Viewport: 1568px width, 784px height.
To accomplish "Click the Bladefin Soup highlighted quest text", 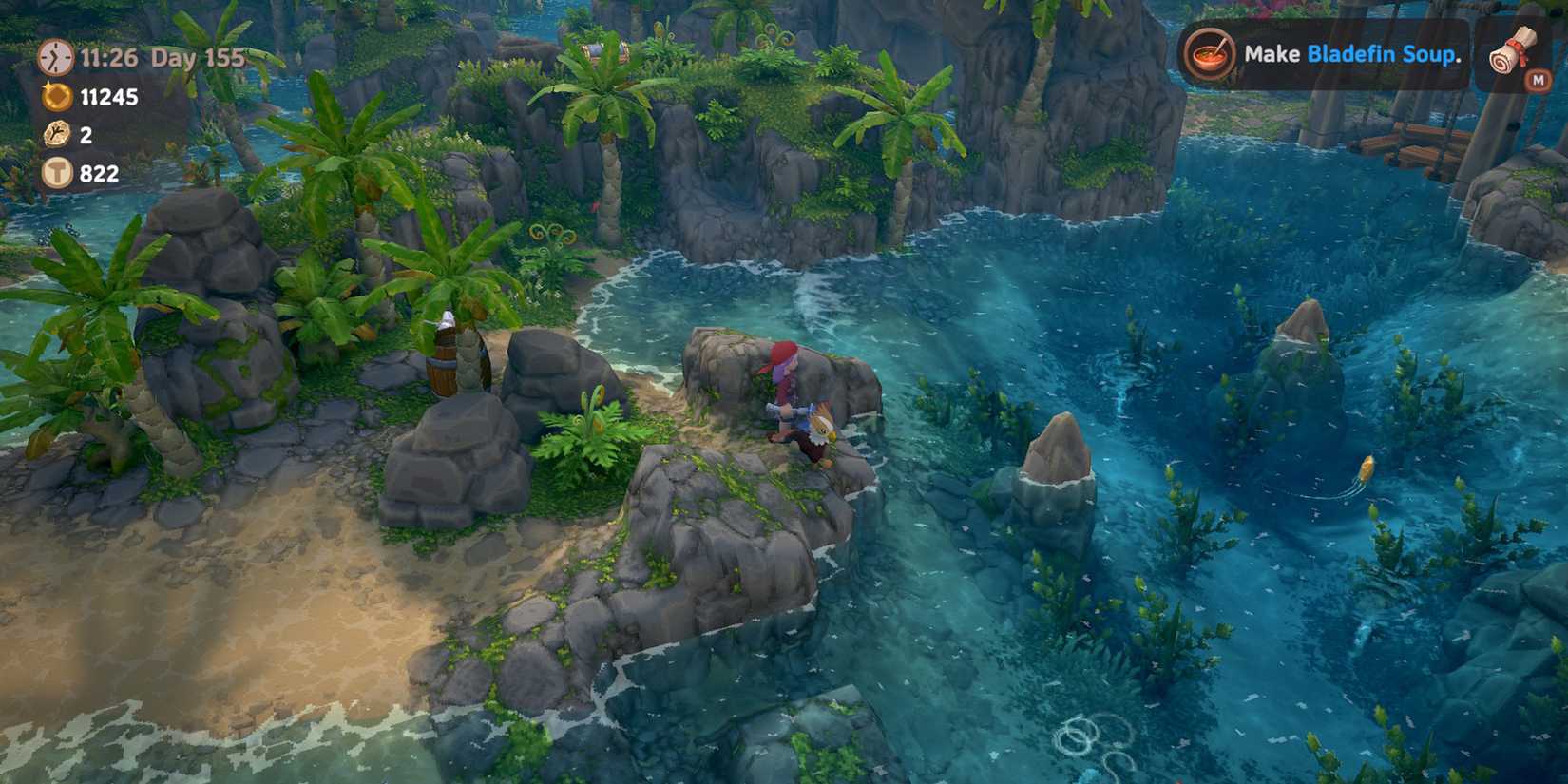I will tap(1382, 55).
